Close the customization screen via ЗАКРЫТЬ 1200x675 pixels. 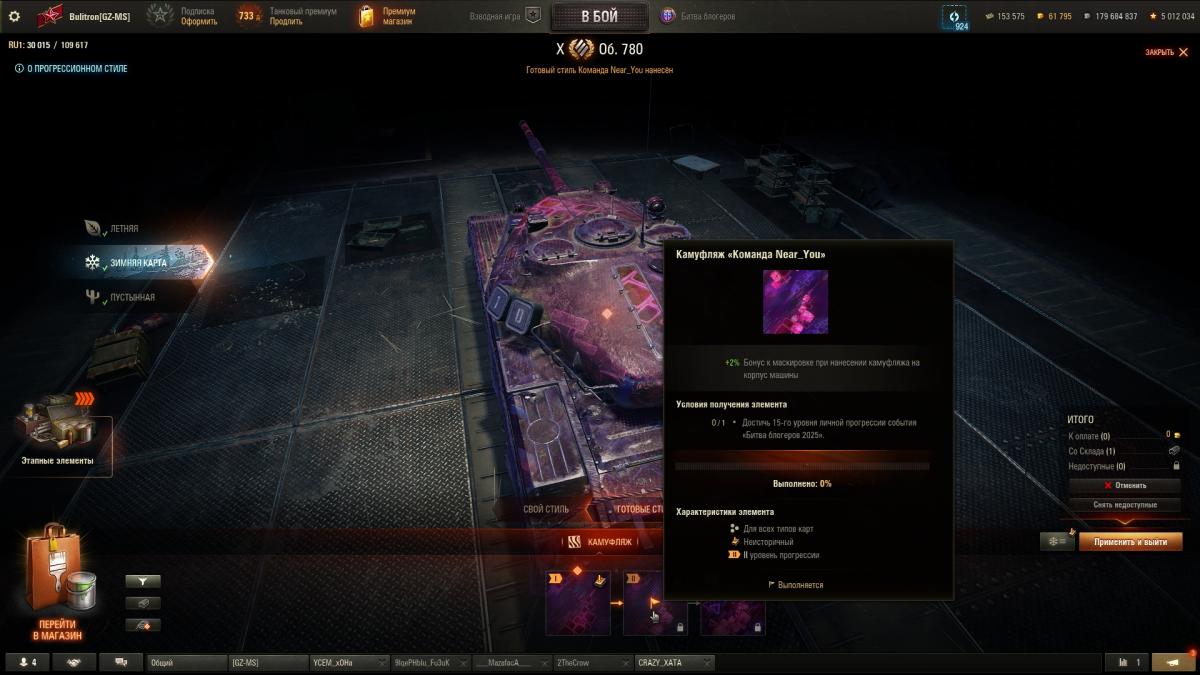[1165, 52]
